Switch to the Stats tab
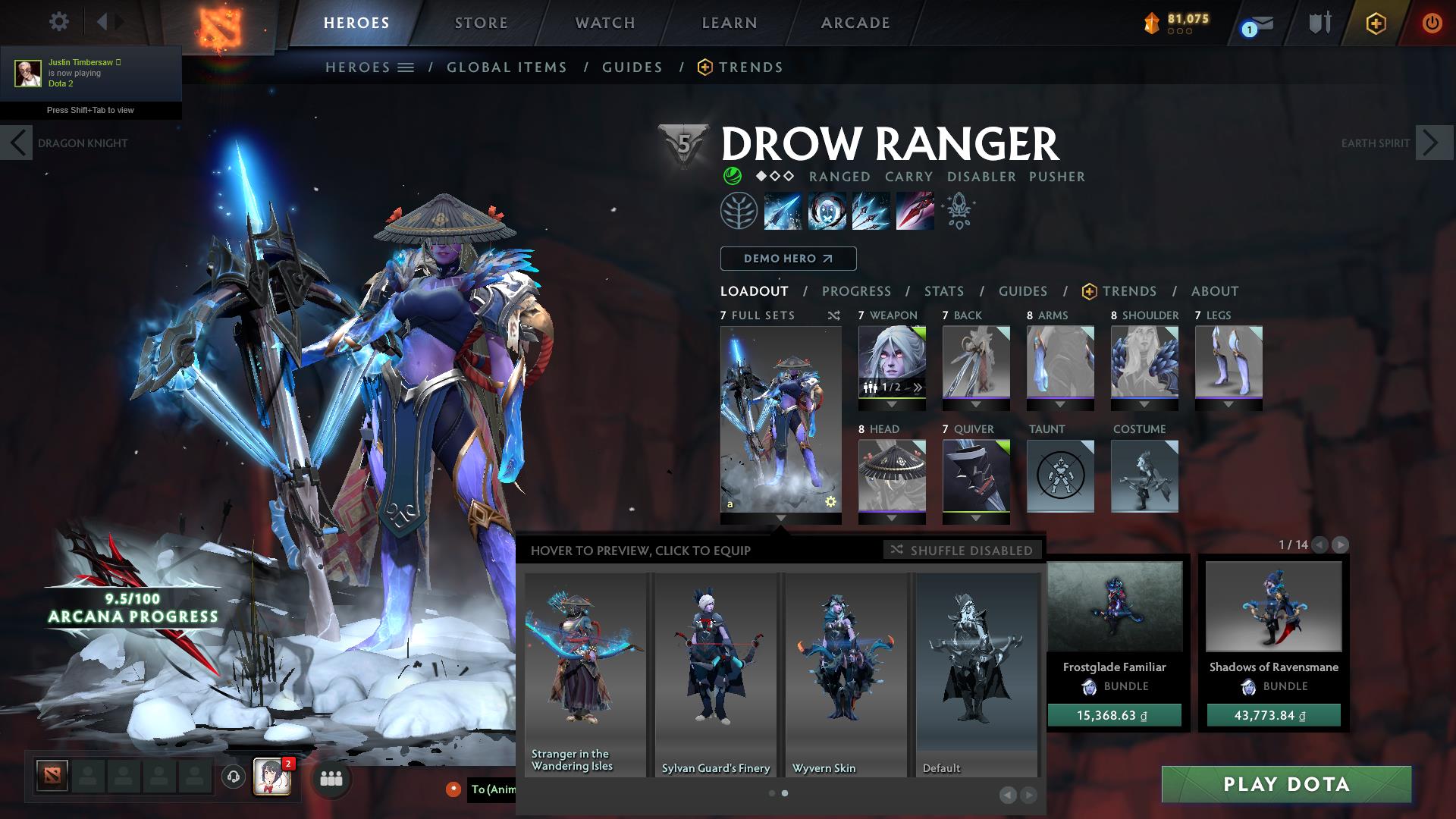Viewport: 1456px width, 819px height. pos(943,291)
